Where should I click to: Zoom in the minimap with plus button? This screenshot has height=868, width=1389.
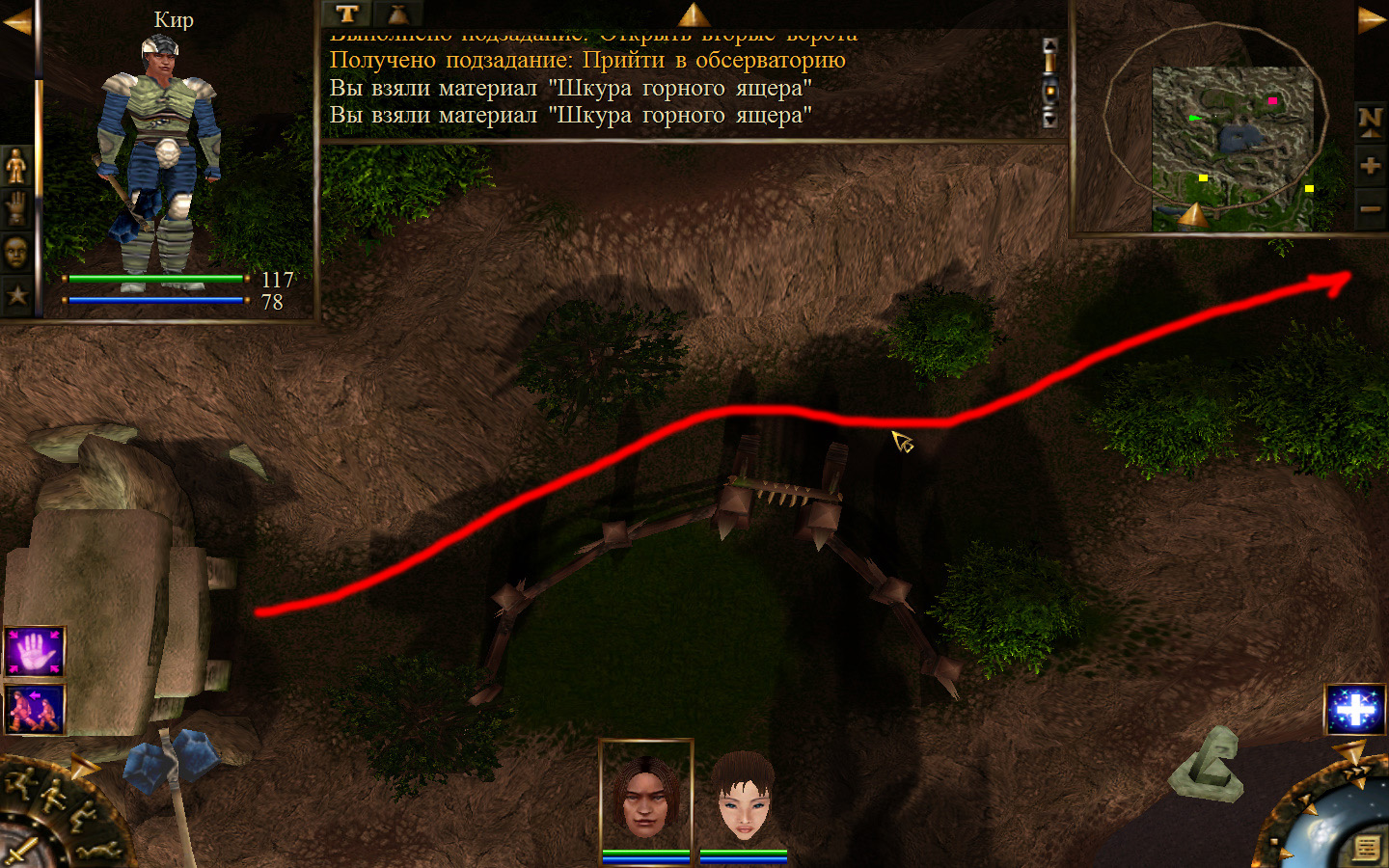1370,165
